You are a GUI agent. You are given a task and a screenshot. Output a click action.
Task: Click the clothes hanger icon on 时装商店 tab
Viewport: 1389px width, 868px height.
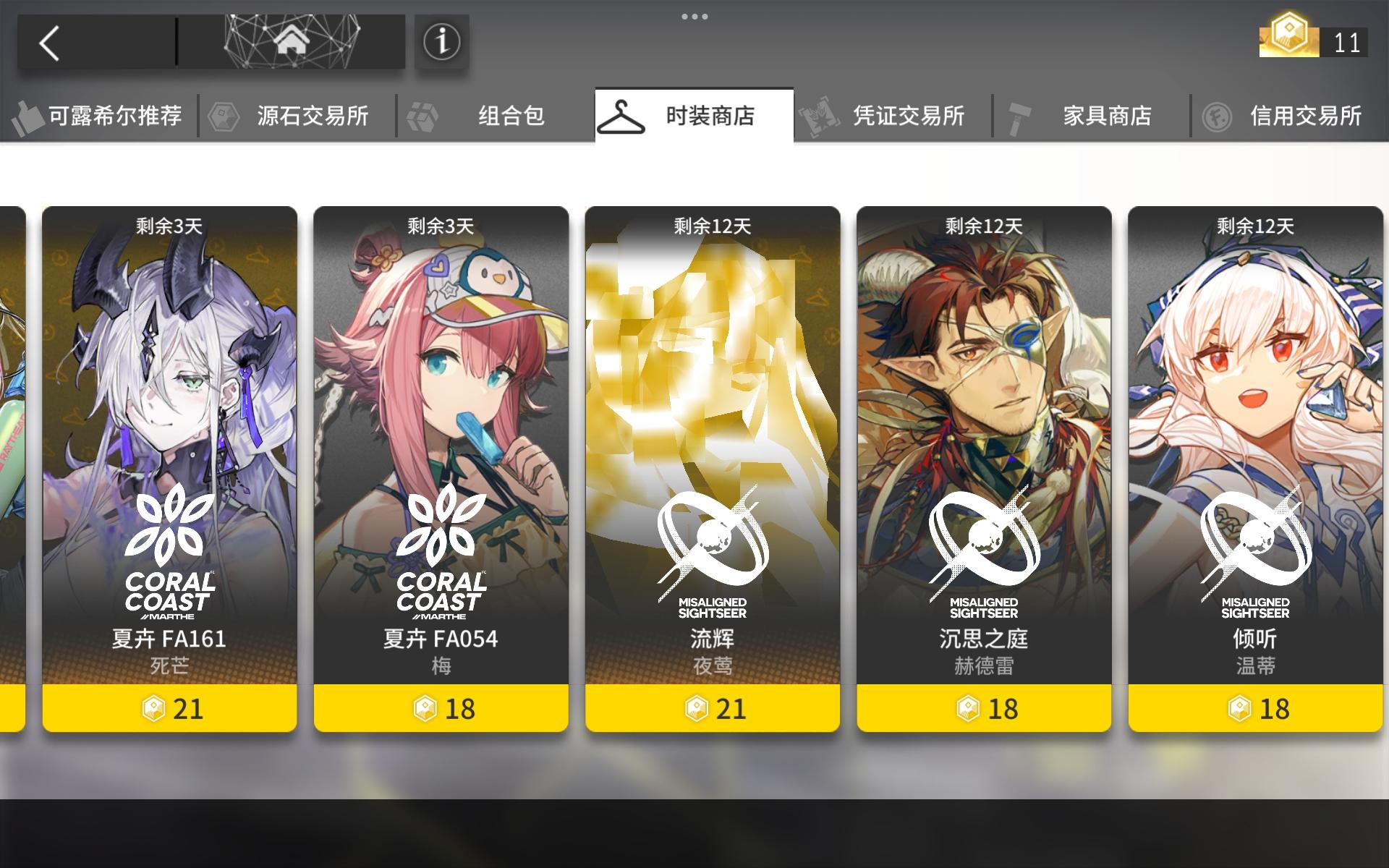pos(622,116)
